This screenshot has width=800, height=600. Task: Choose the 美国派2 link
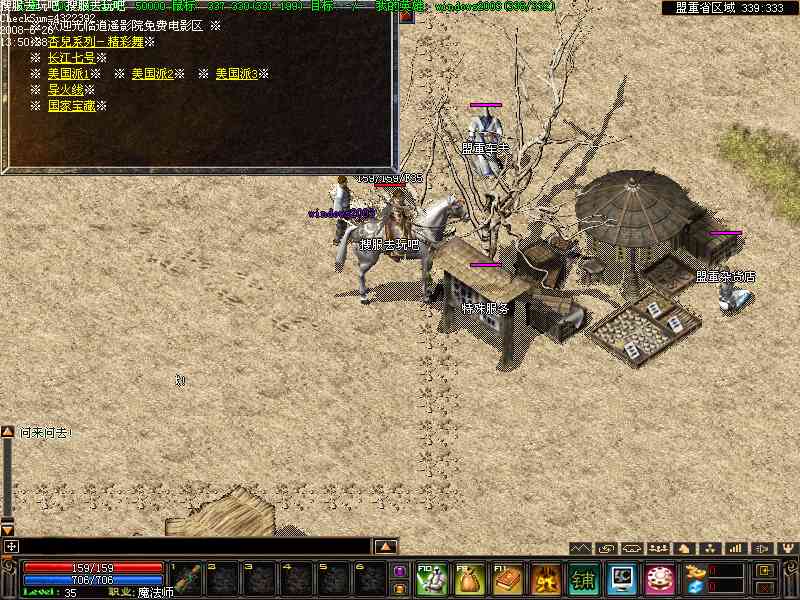click(x=152, y=74)
